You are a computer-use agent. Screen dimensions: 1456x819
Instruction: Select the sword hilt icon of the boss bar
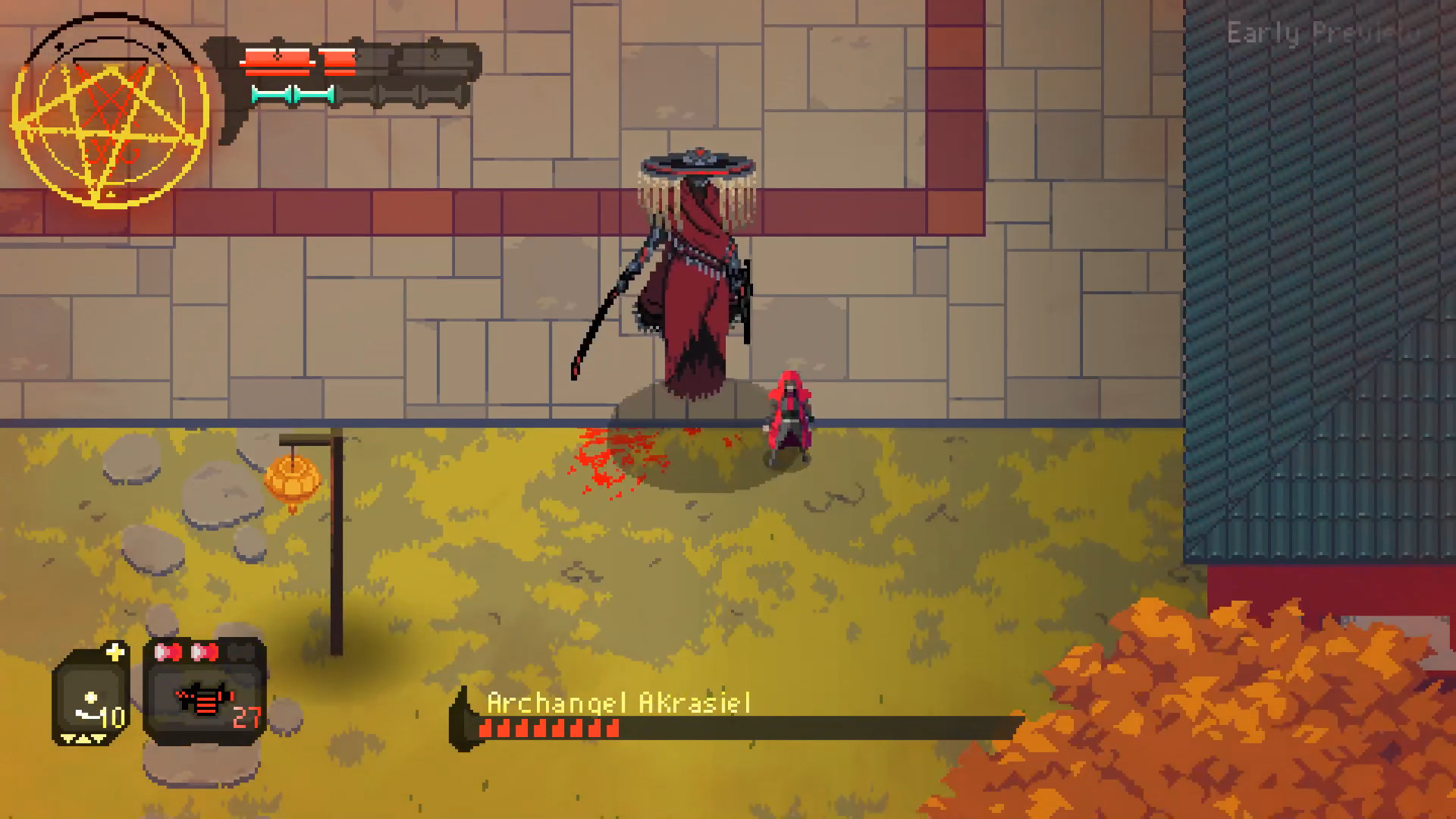[x=464, y=719]
